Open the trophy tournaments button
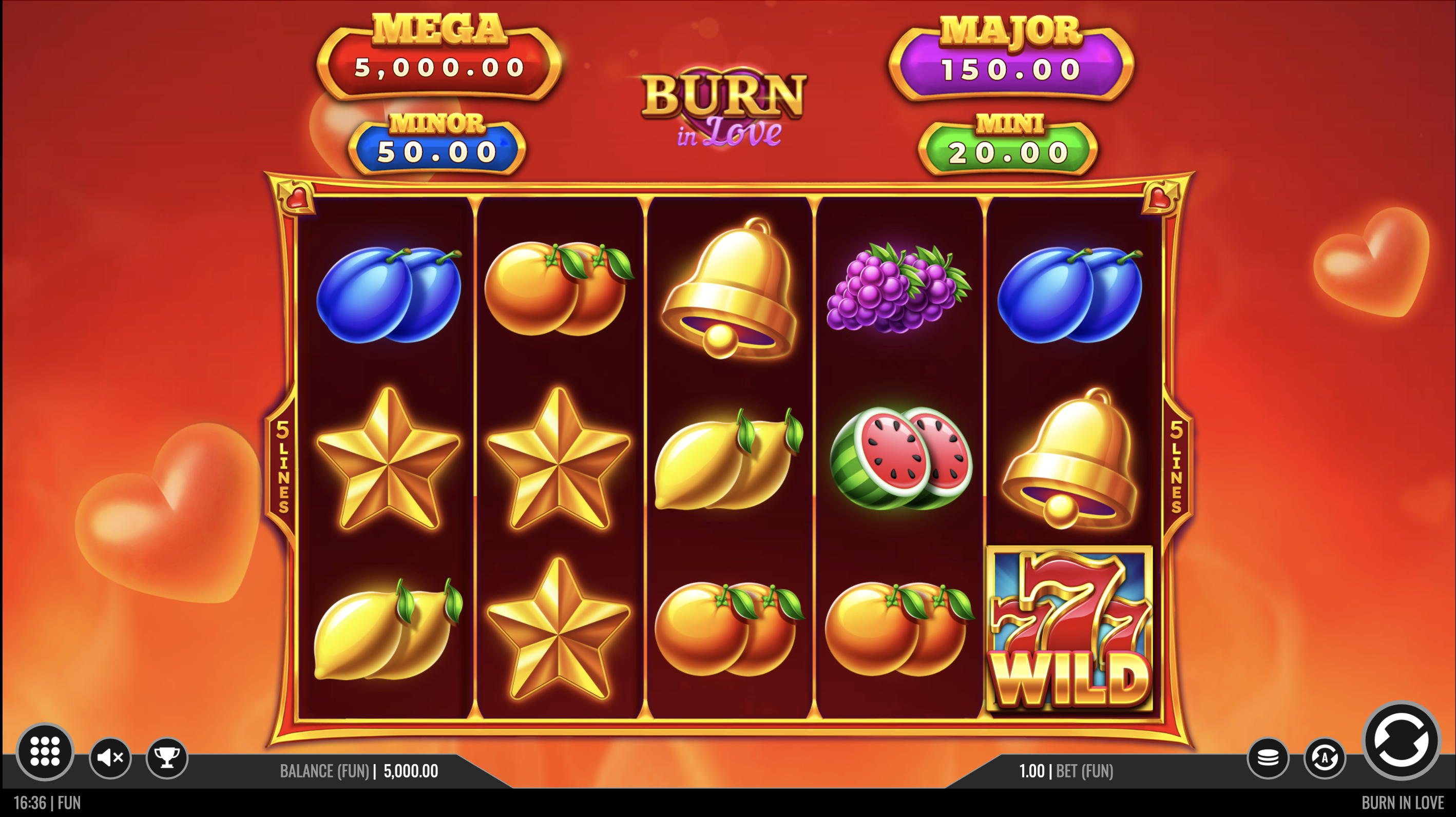The width and height of the screenshot is (1456, 817). pos(167,757)
